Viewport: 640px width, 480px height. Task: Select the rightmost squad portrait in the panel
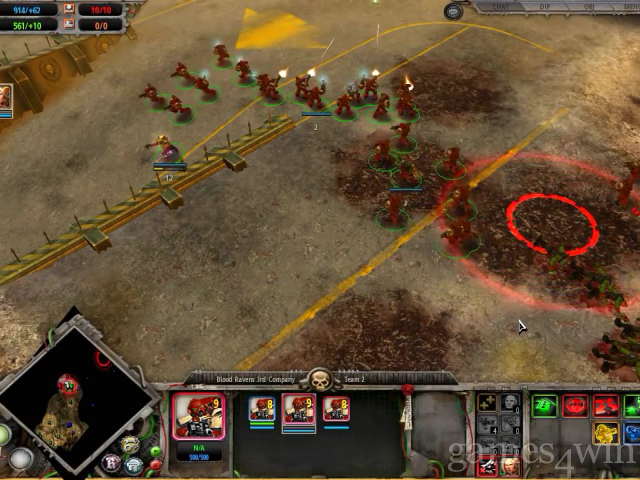click(x=336, y=410)
